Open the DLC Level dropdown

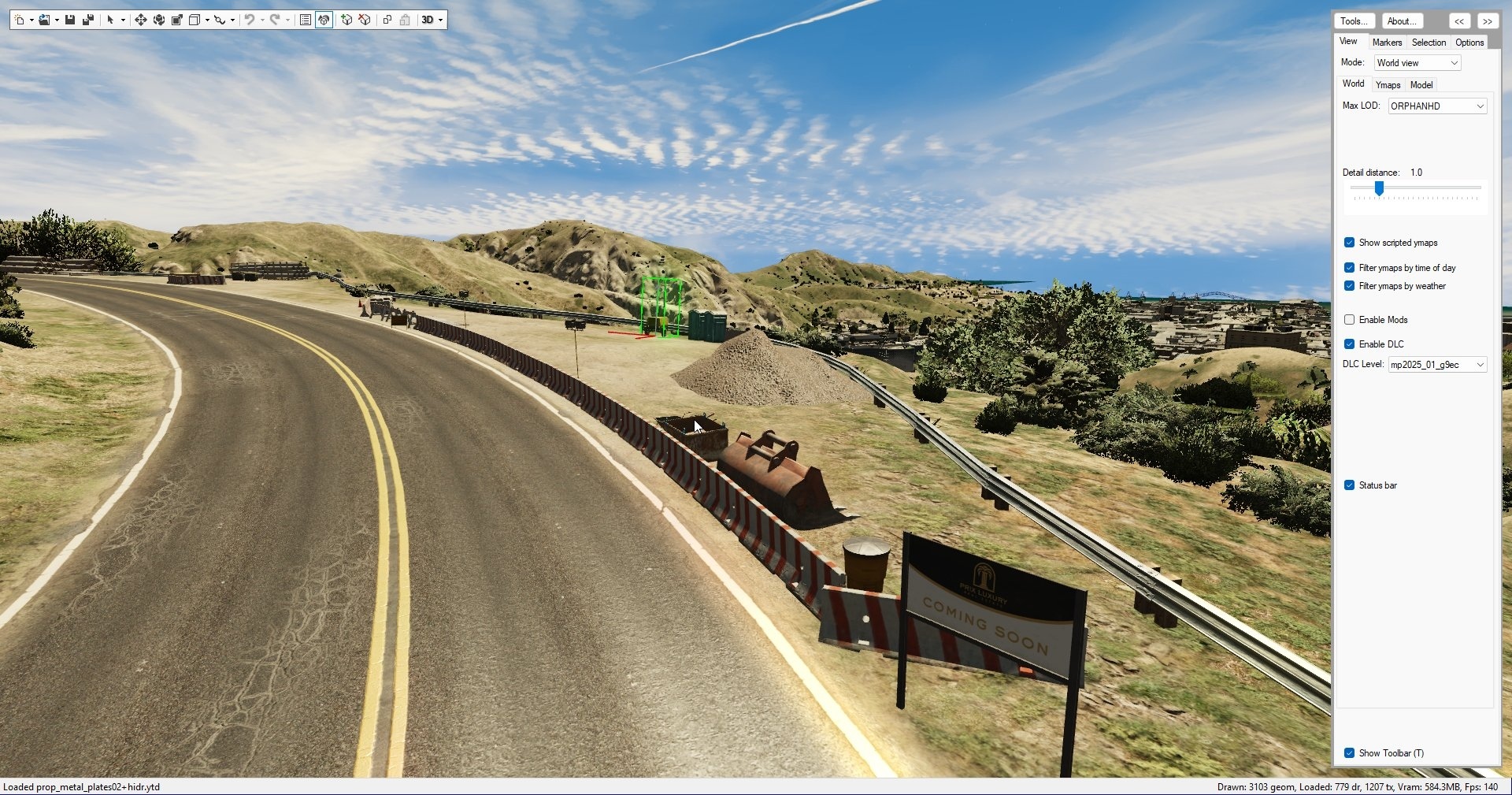point(1437,365)
